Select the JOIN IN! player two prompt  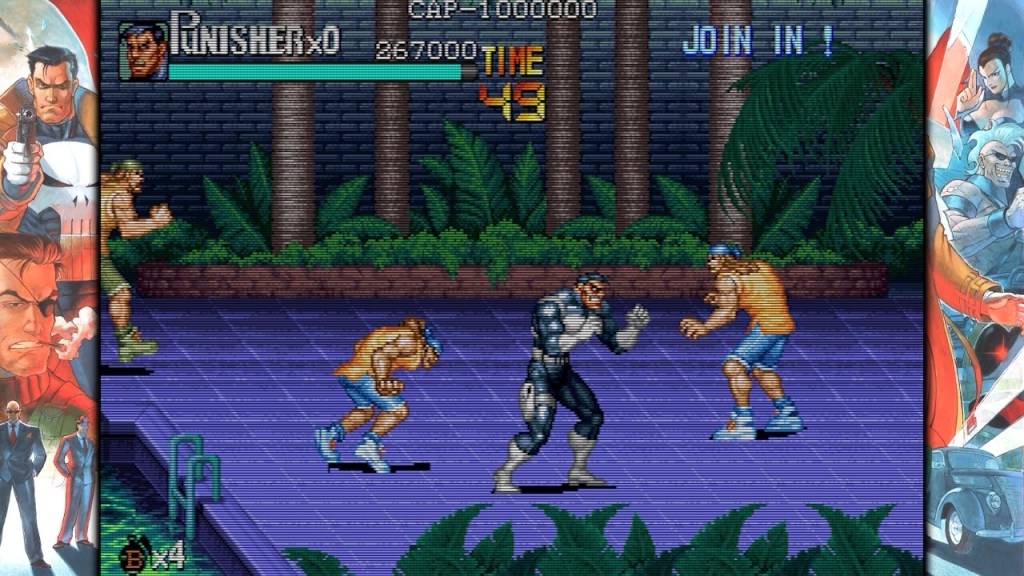pos(758,41)
